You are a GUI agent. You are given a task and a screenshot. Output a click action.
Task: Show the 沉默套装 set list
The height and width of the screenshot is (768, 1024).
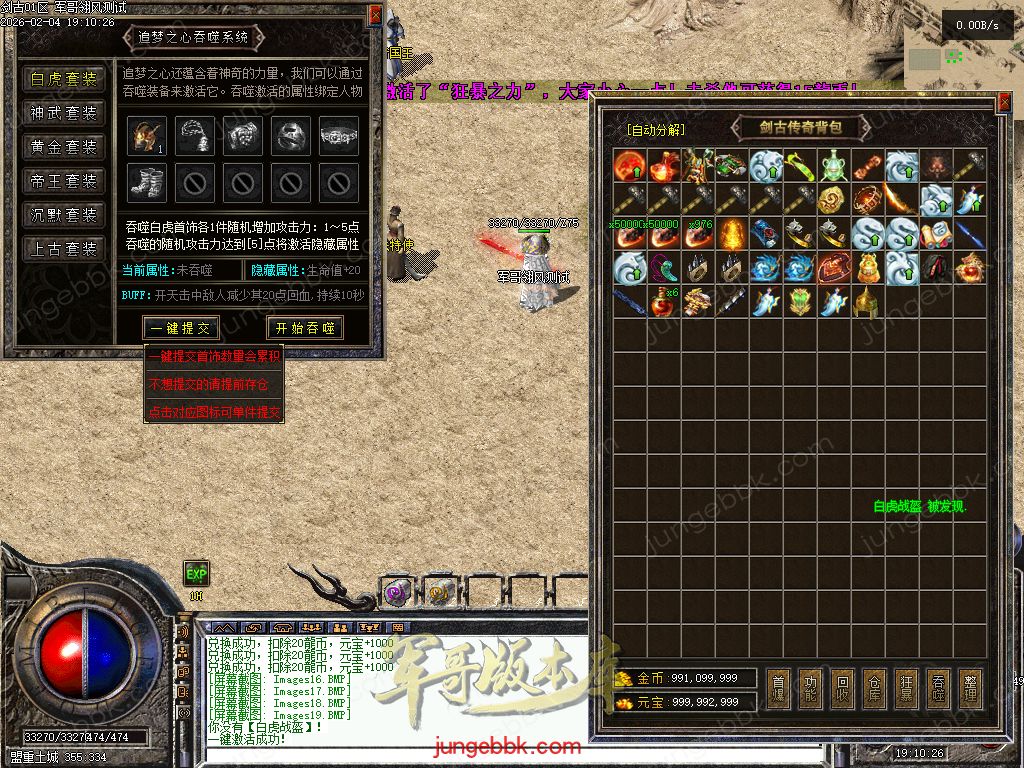pos(64,215)
